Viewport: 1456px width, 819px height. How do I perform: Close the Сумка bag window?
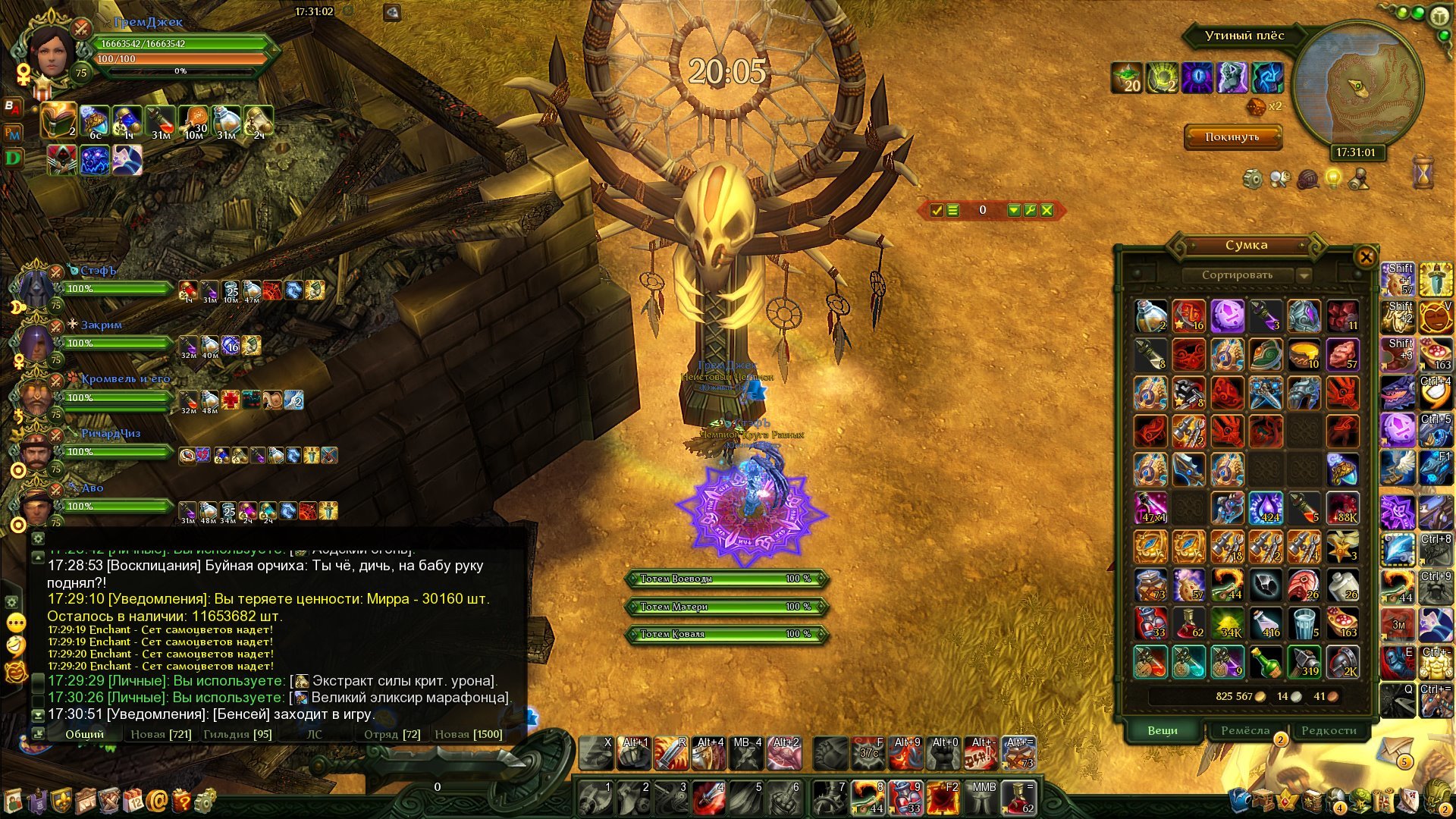pos(1366,257)
